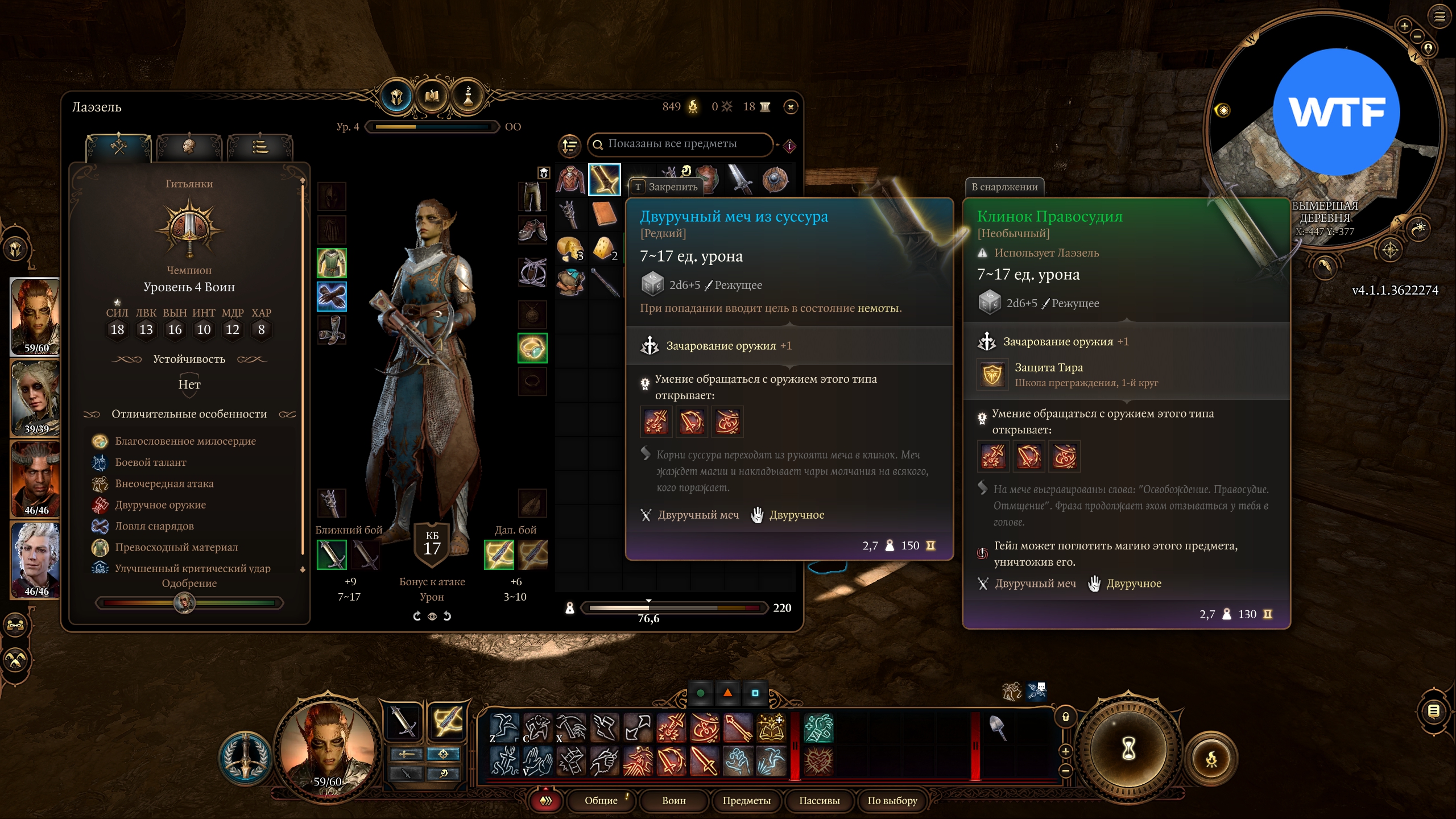Open the Пассивы hotbar tab
Viewport: 1456px width, 819px height.
(819, 801)
